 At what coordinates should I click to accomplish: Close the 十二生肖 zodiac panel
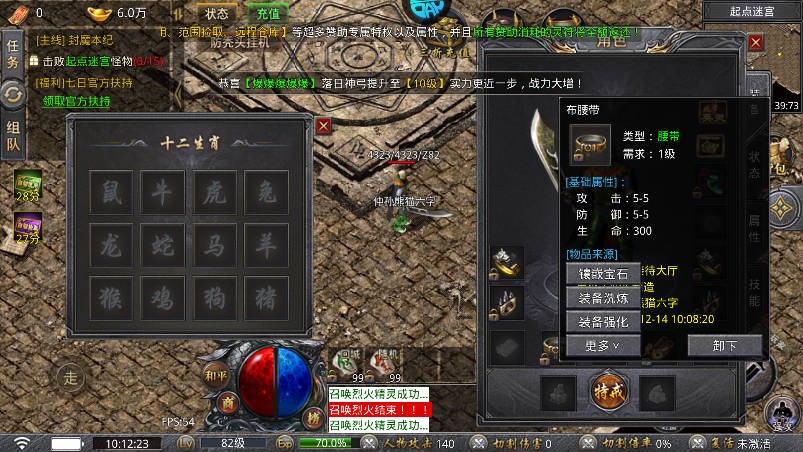323,126
